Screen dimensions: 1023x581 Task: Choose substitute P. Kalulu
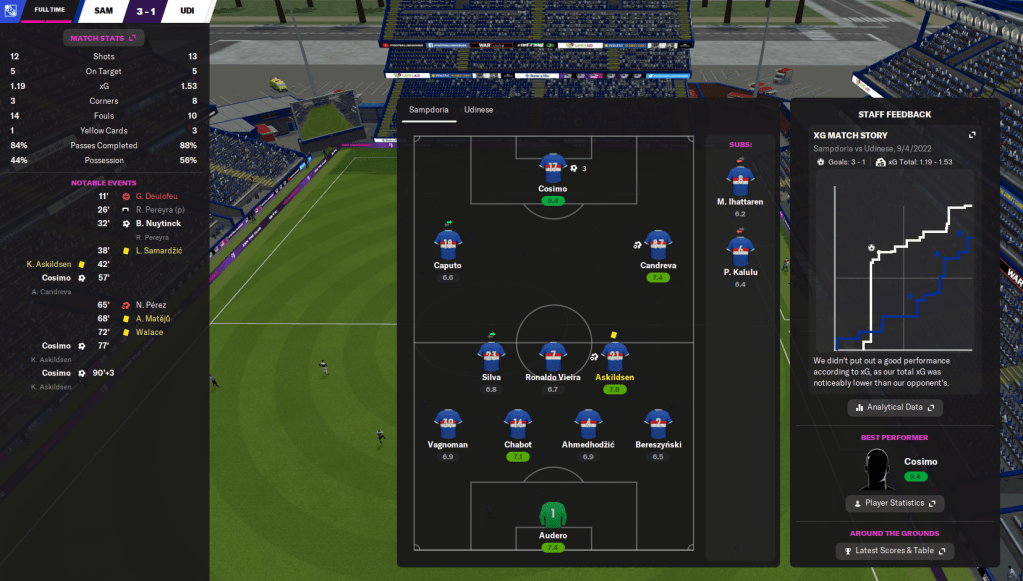click(x=740, y=252)
